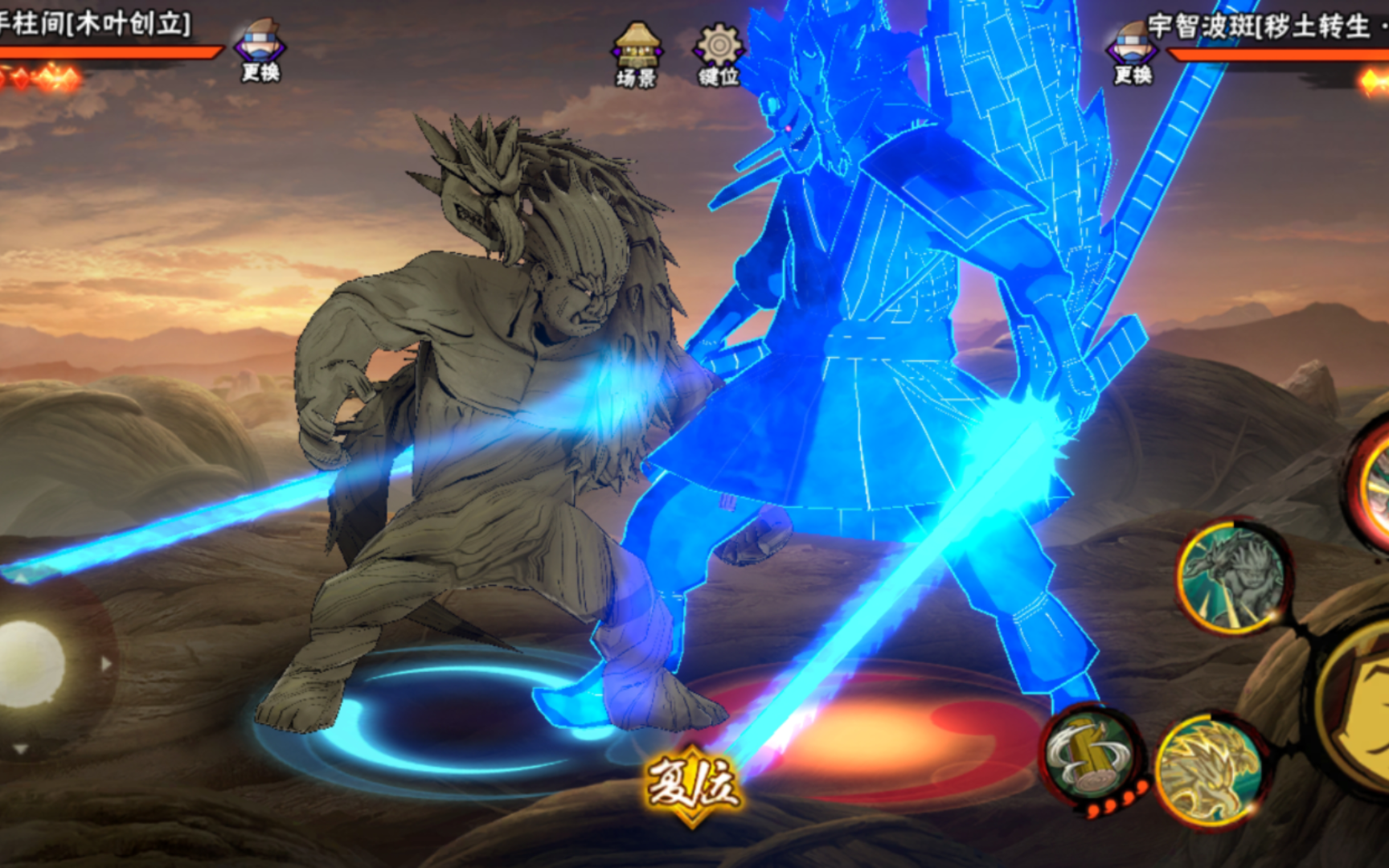Use the log substitution skill
Image resolution: width=1389 pixels, height=868 pixels.
[1091, 753]
